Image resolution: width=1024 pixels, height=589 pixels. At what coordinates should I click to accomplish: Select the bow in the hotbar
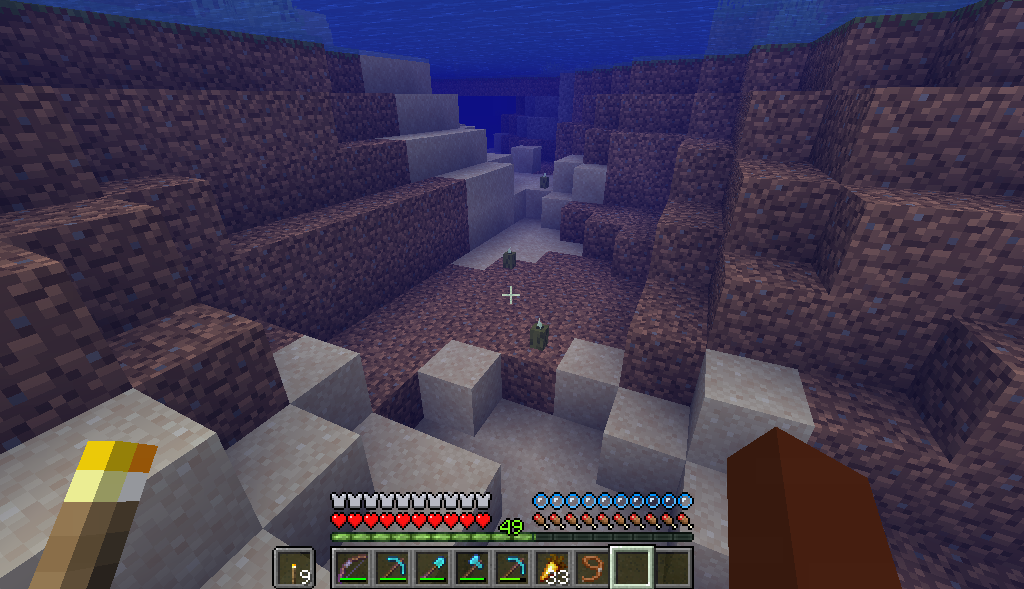point(351,568)
